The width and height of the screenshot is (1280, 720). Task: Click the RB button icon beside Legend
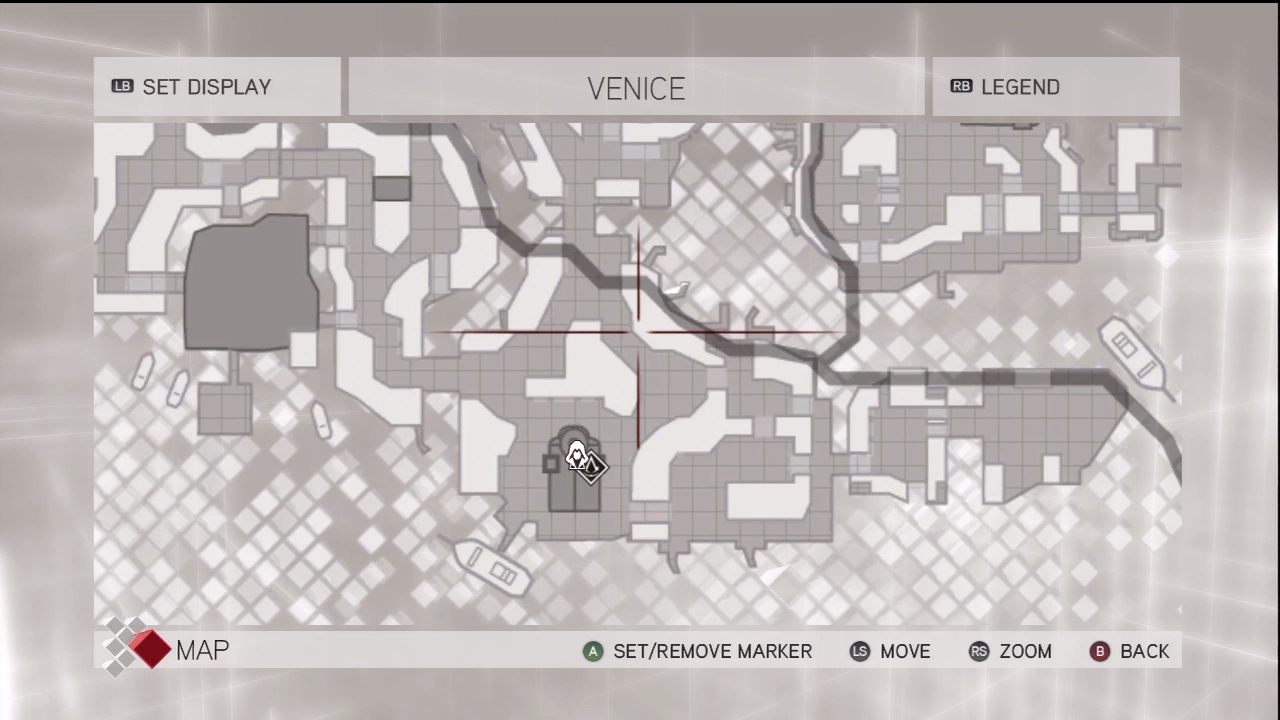coord(961,87)
